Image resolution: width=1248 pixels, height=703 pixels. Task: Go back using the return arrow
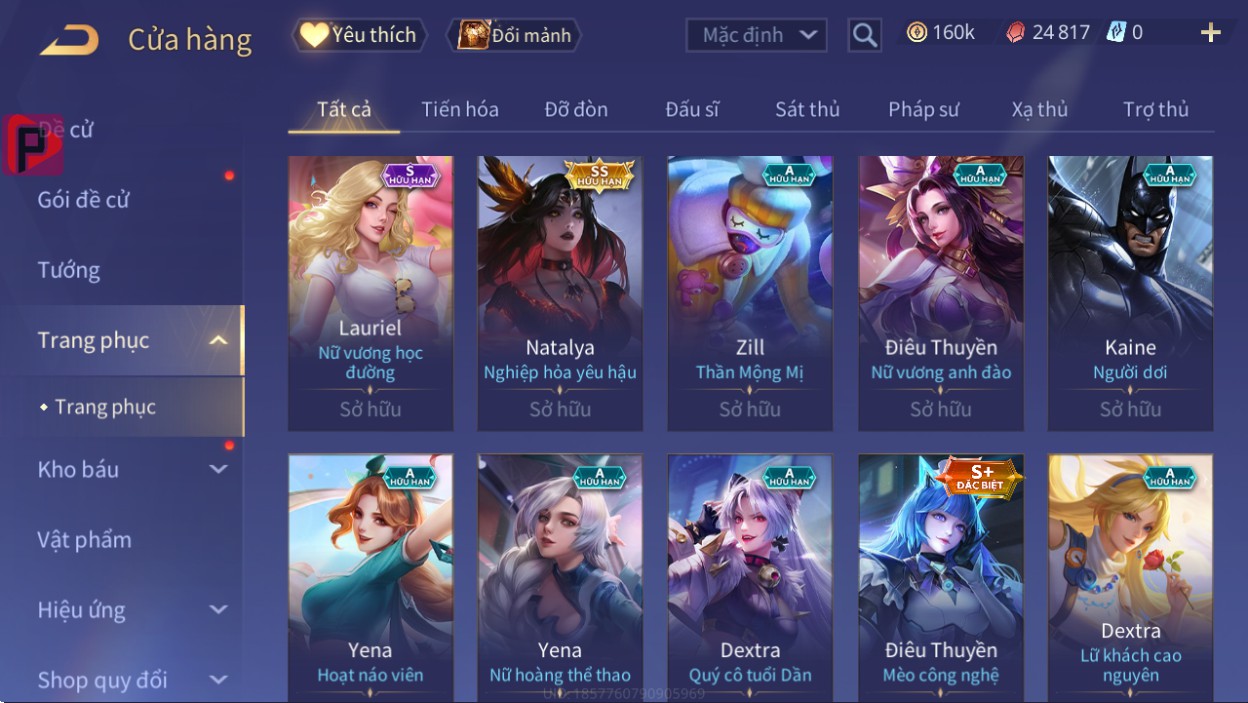click(69, 40)
